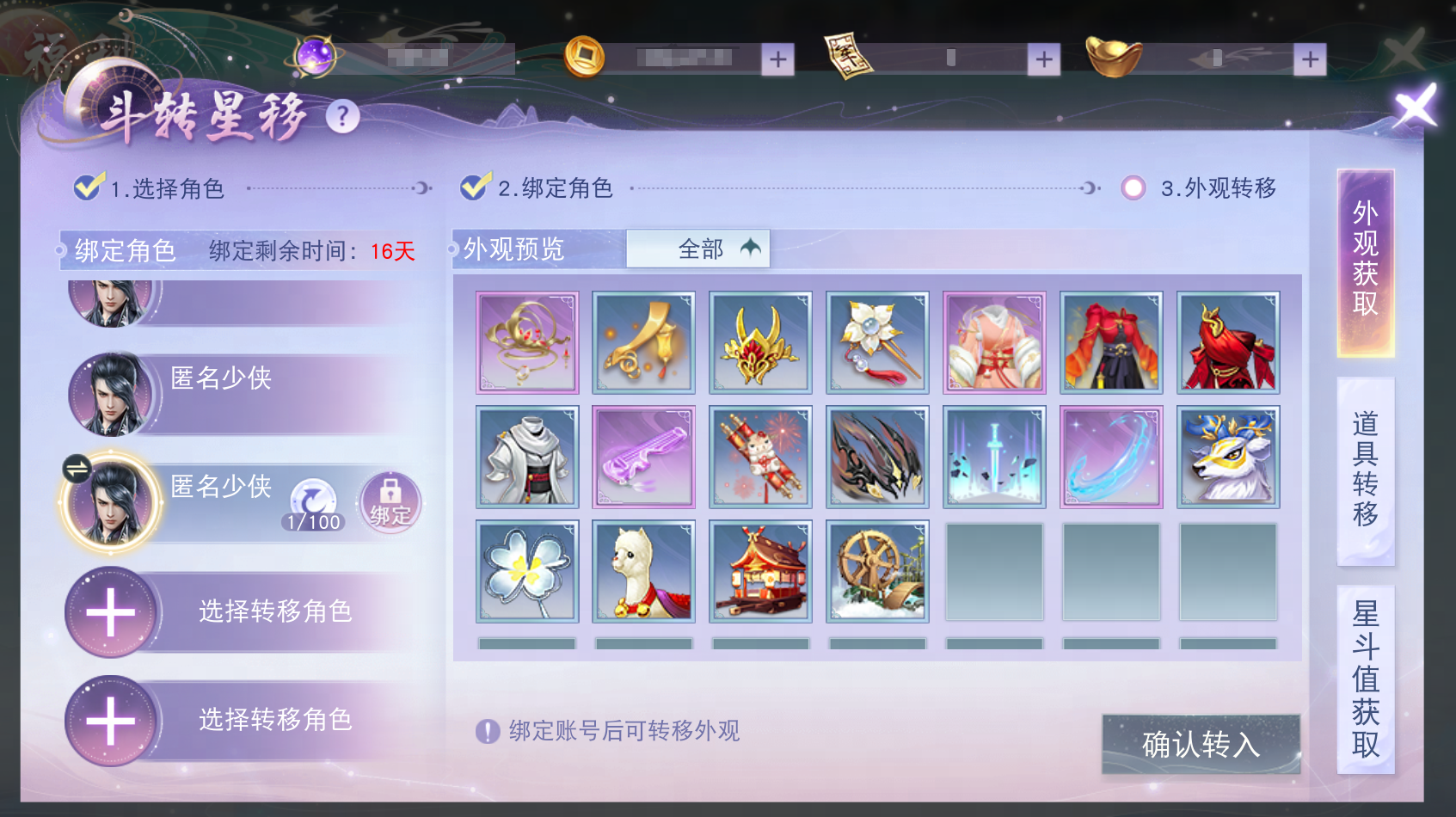This screenshot has height=817, width=1456.
Task: Click the gold coin currency icon
Action: pos(584,56)
